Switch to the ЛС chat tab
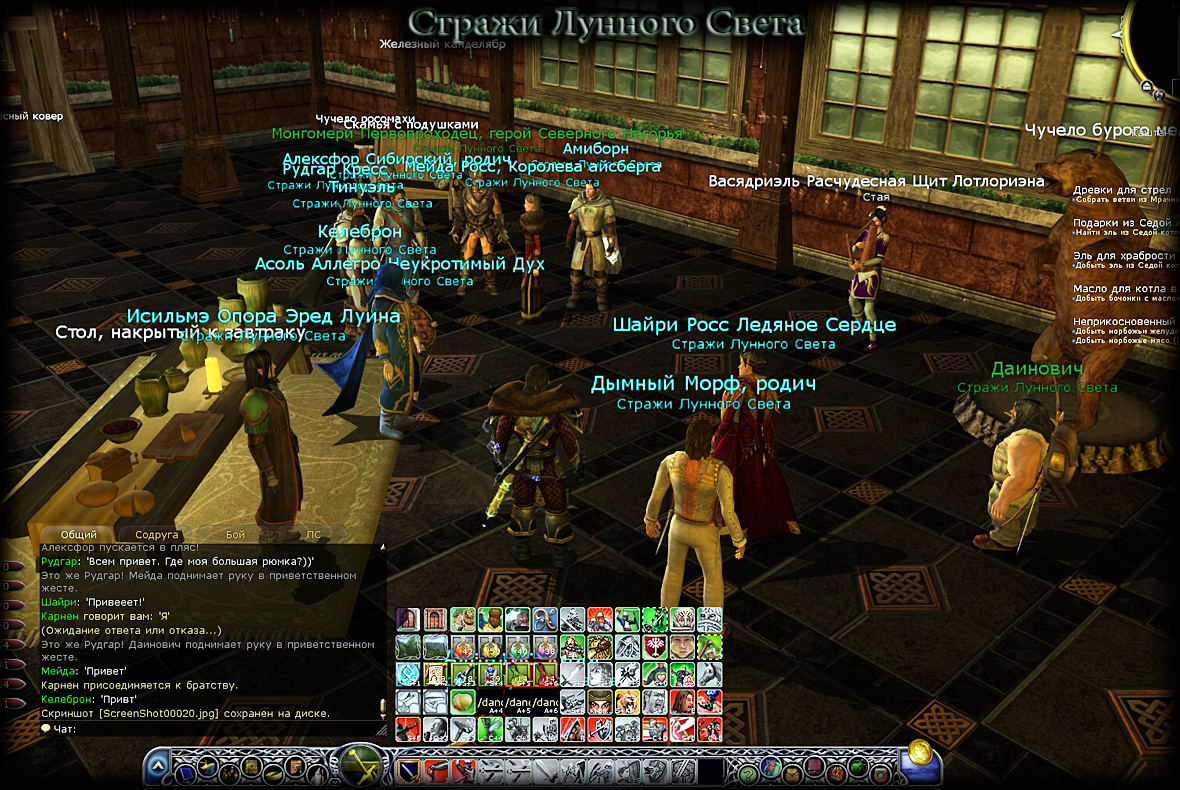1180x790 pixels. [313, 535]
